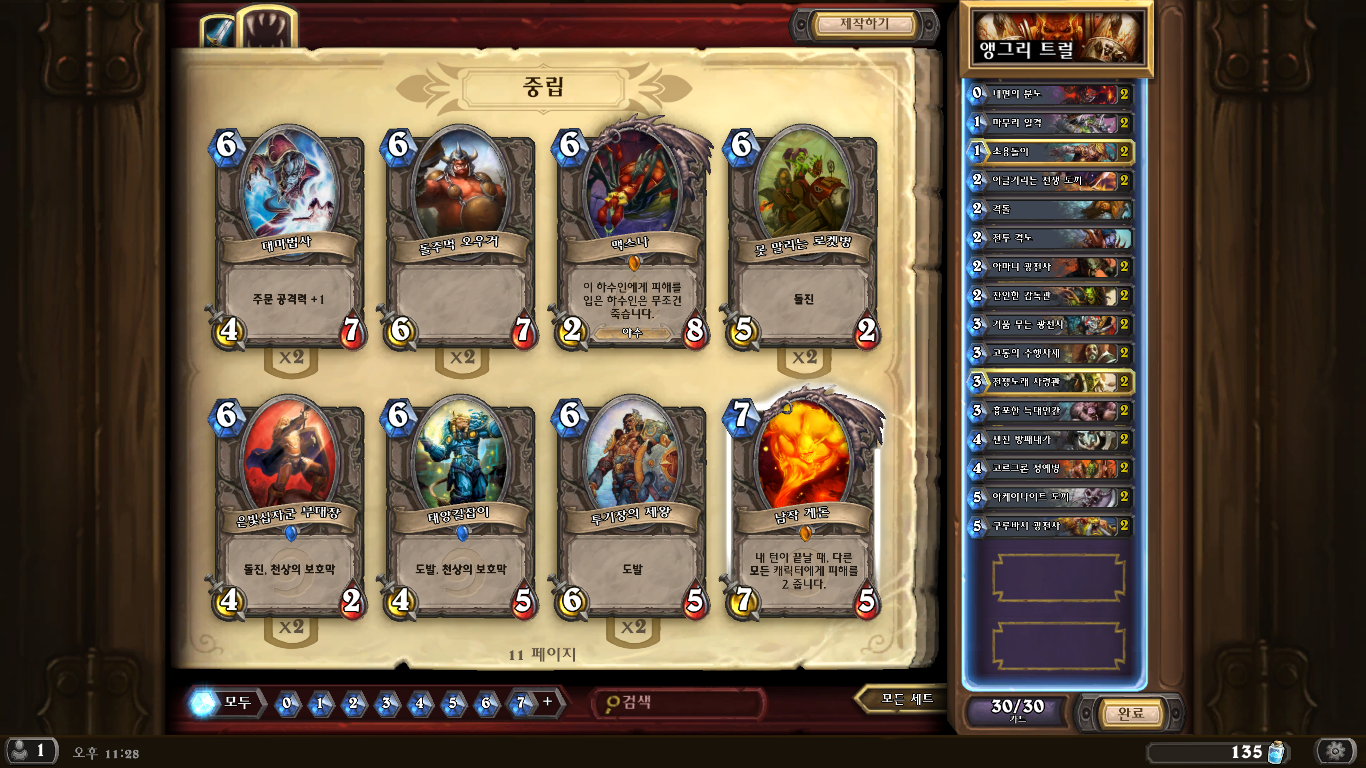Switch to the warrior sword class tab

point(217,33)
